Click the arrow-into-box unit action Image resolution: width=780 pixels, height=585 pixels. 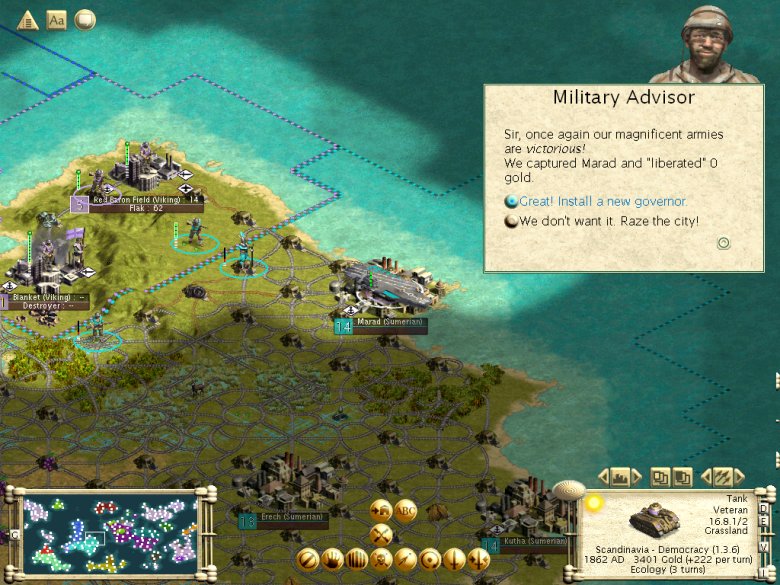tap(381, 509)
